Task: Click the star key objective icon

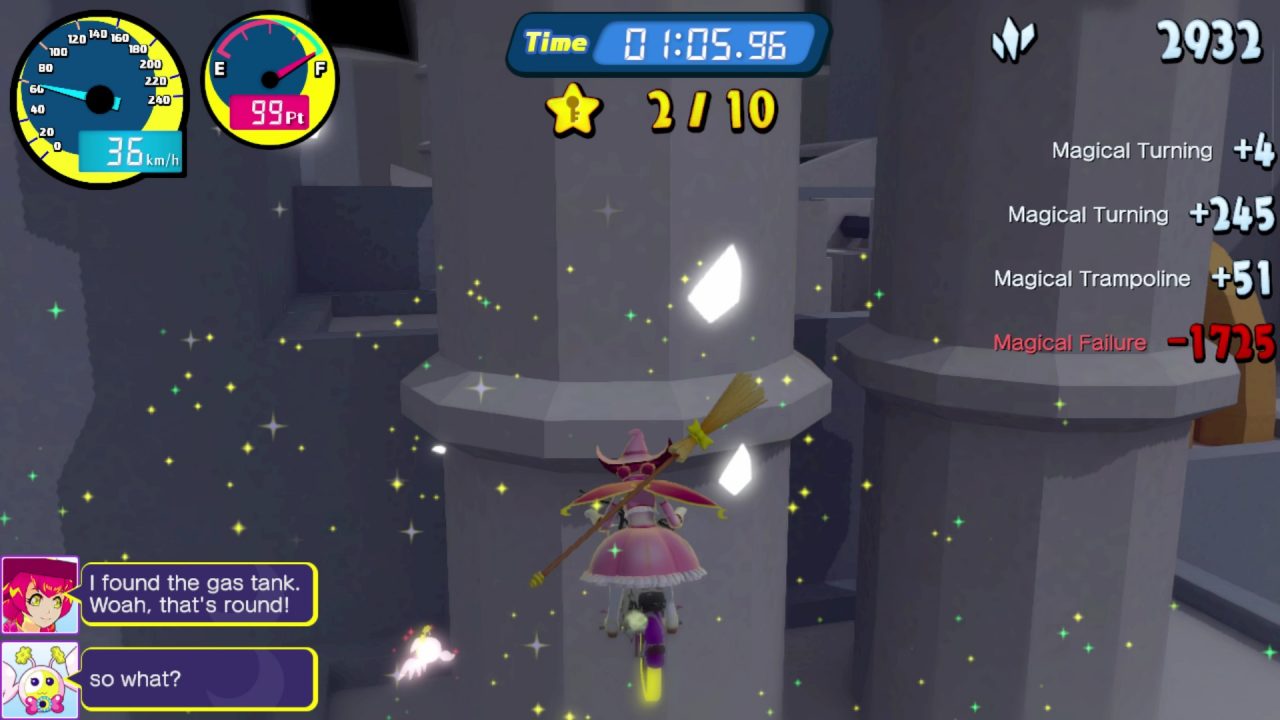Action: pos(573,110)
